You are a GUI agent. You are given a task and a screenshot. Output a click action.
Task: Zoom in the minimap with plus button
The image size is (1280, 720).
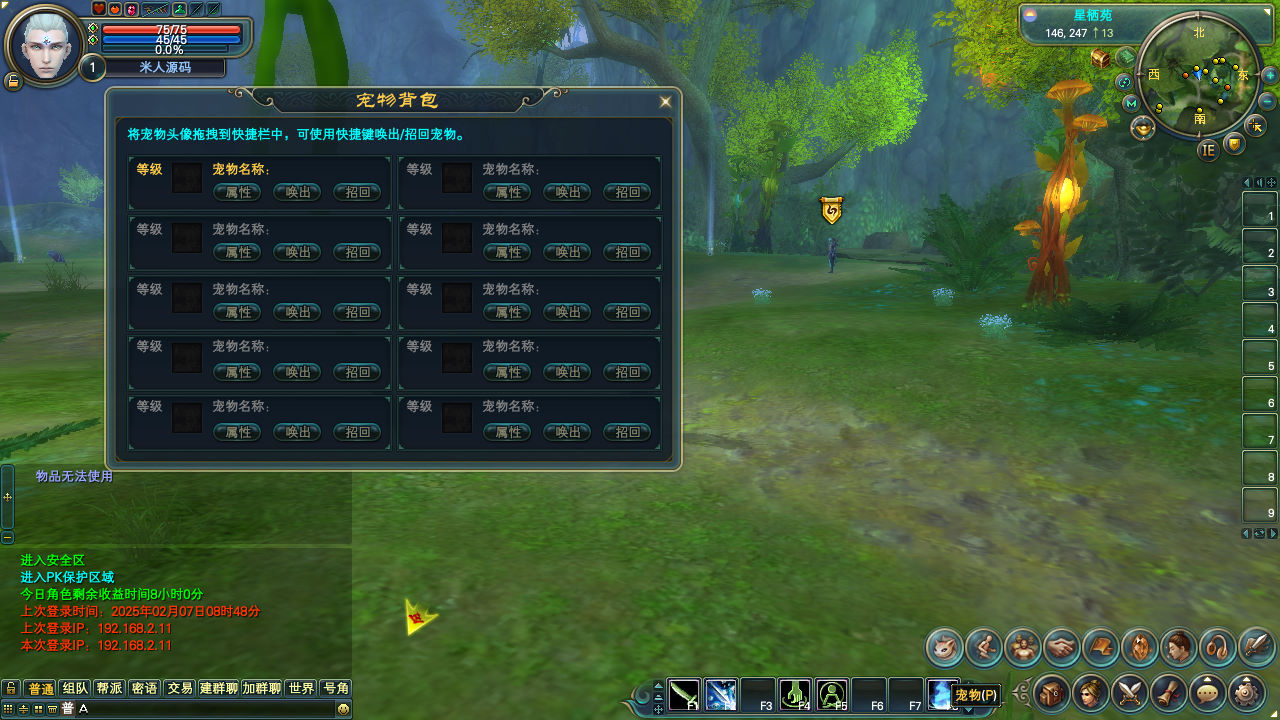[1270, 75]
